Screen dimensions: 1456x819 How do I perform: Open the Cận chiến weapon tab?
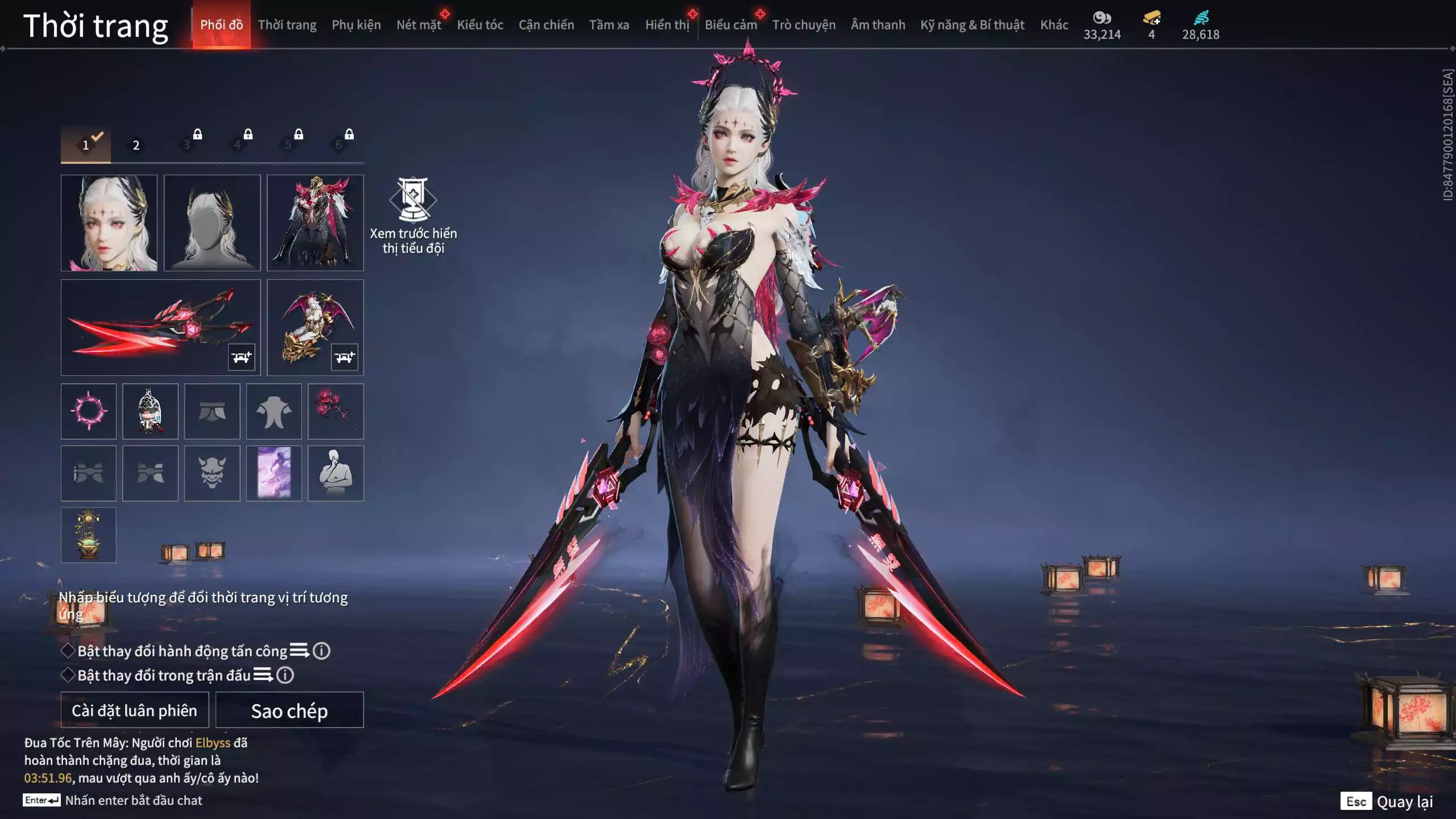pyautogui.click(x=546, y=25)
